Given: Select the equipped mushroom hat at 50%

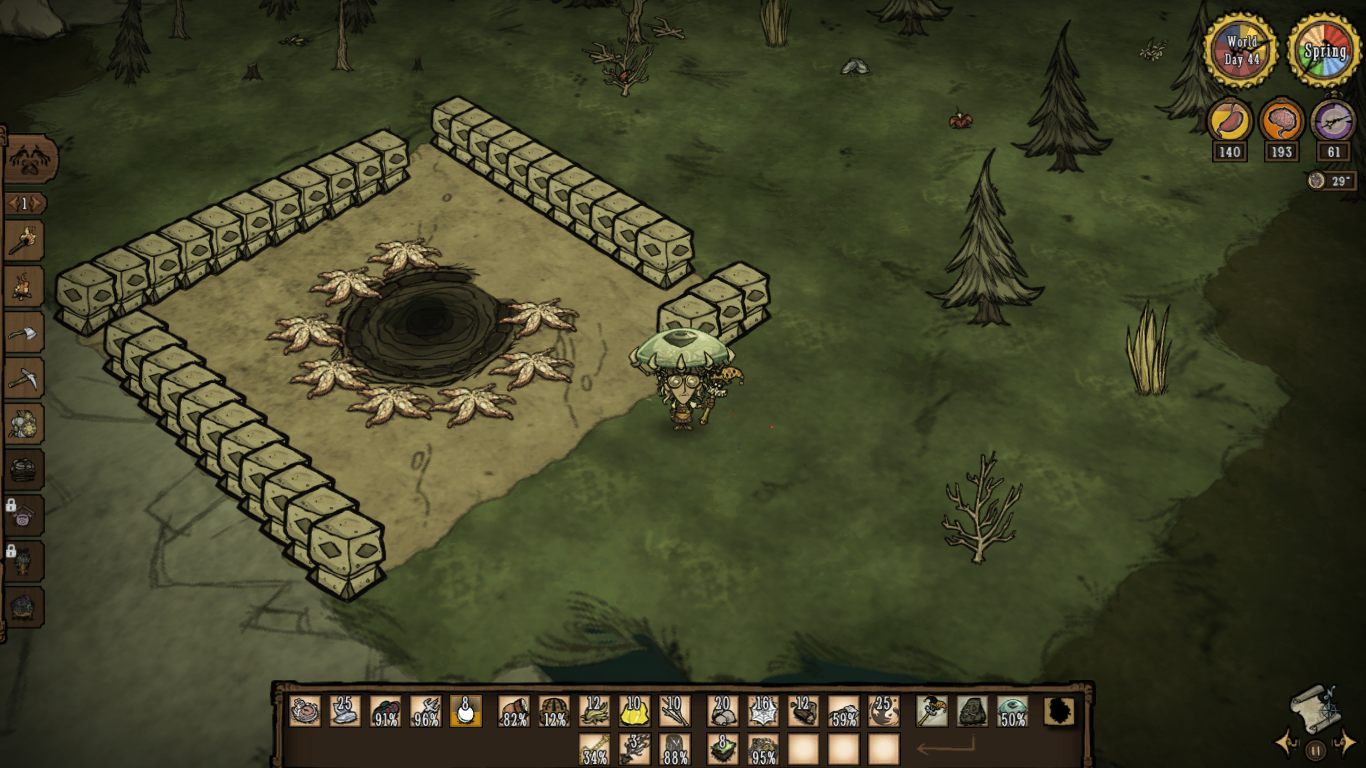Looking at the screenshot, I should click(1012, 711).
